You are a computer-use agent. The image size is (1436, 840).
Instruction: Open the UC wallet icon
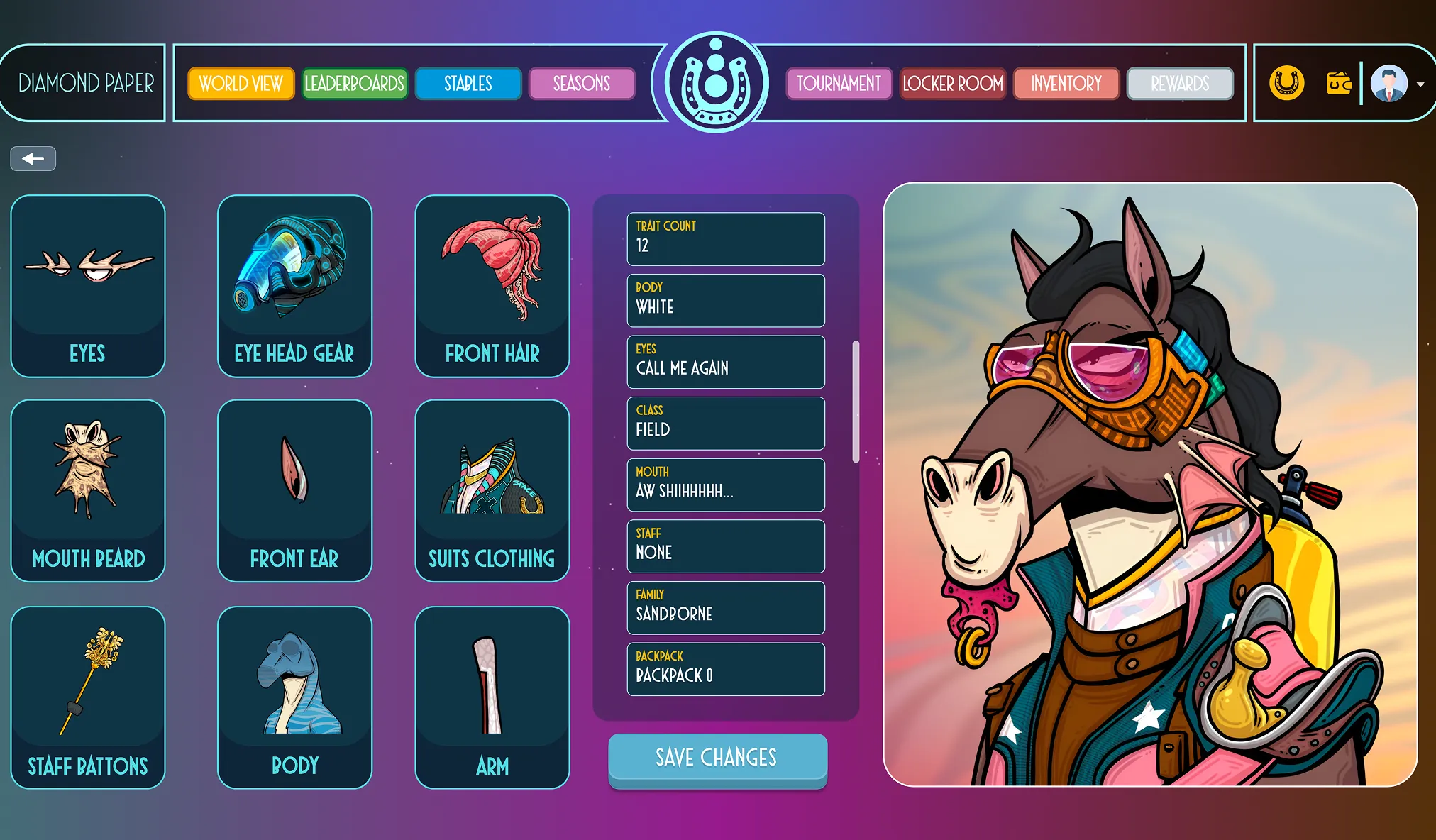coord(1339,84)
